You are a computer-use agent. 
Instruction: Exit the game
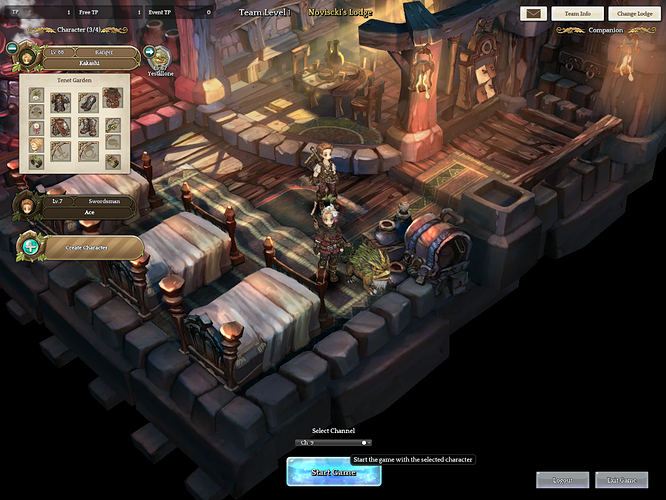(622, 480)
